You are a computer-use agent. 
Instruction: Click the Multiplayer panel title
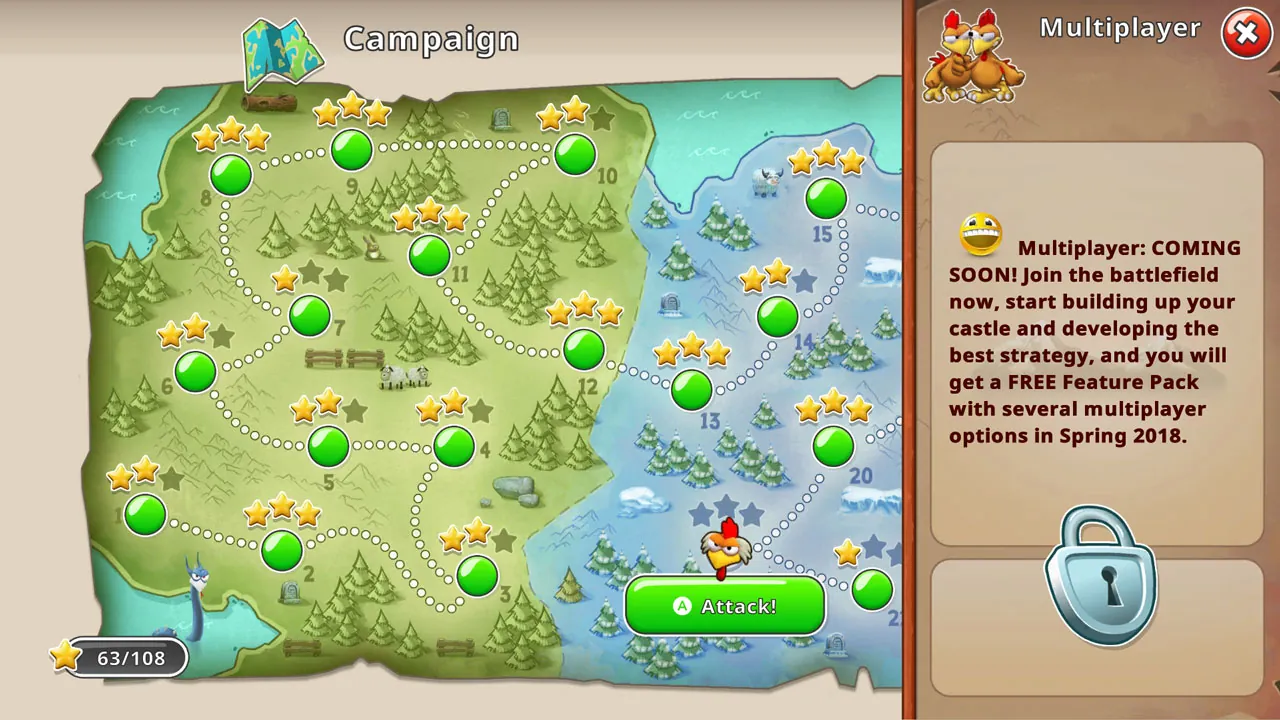click(x=1120, y=28)
